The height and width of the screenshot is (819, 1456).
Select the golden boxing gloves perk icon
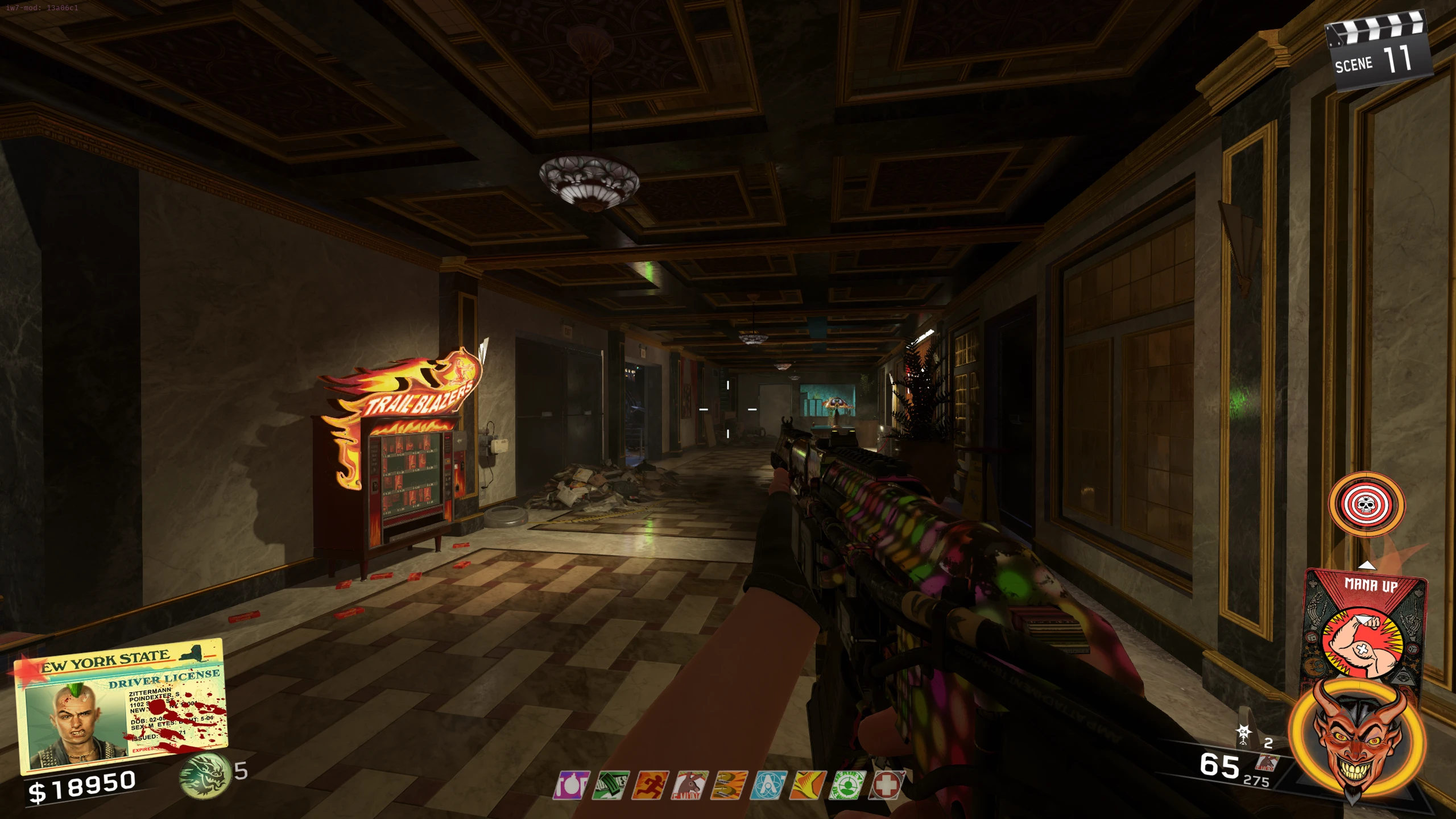tap(730, 785)
